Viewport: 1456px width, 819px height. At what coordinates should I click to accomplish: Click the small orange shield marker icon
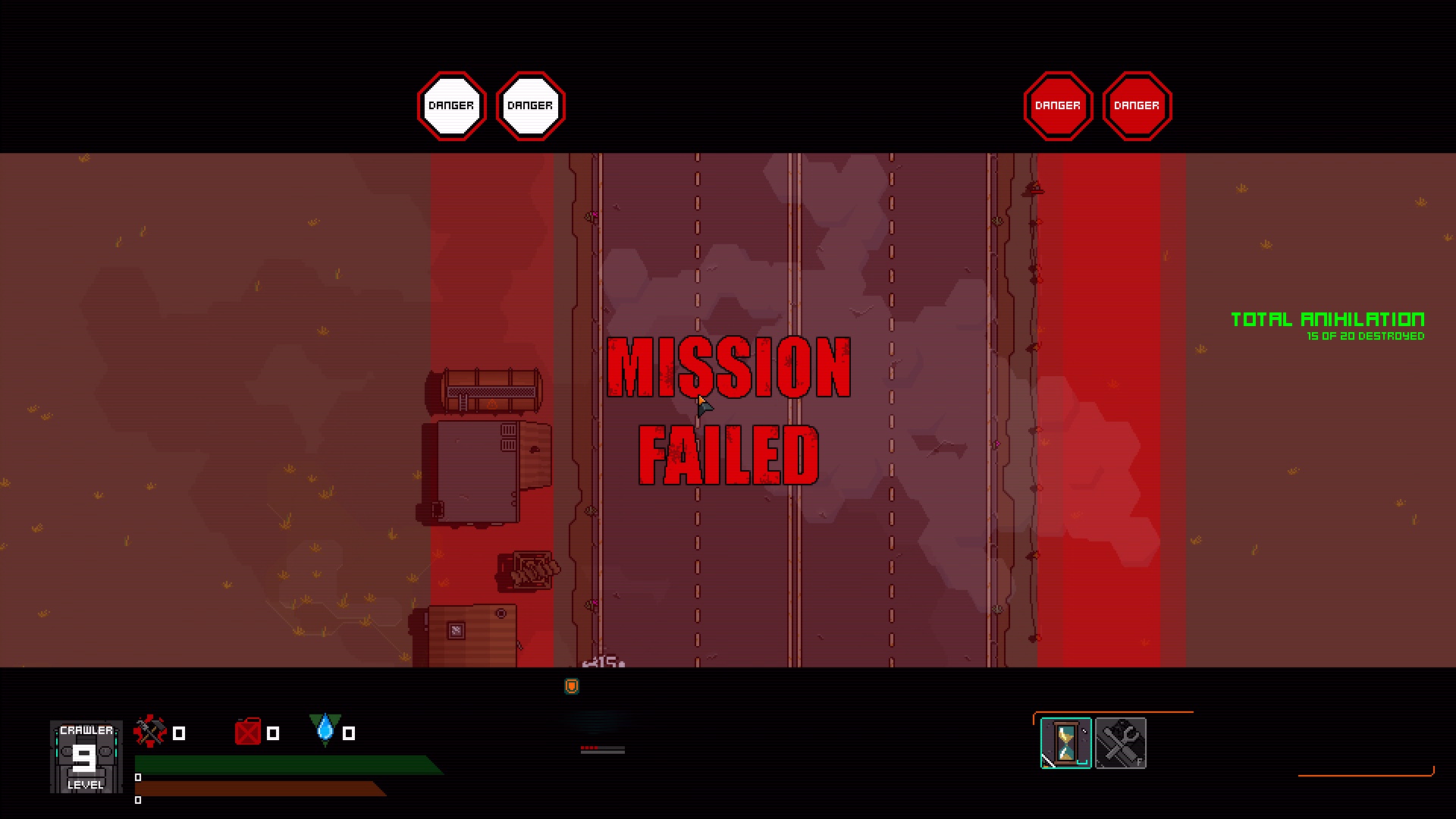pos(572,686)
